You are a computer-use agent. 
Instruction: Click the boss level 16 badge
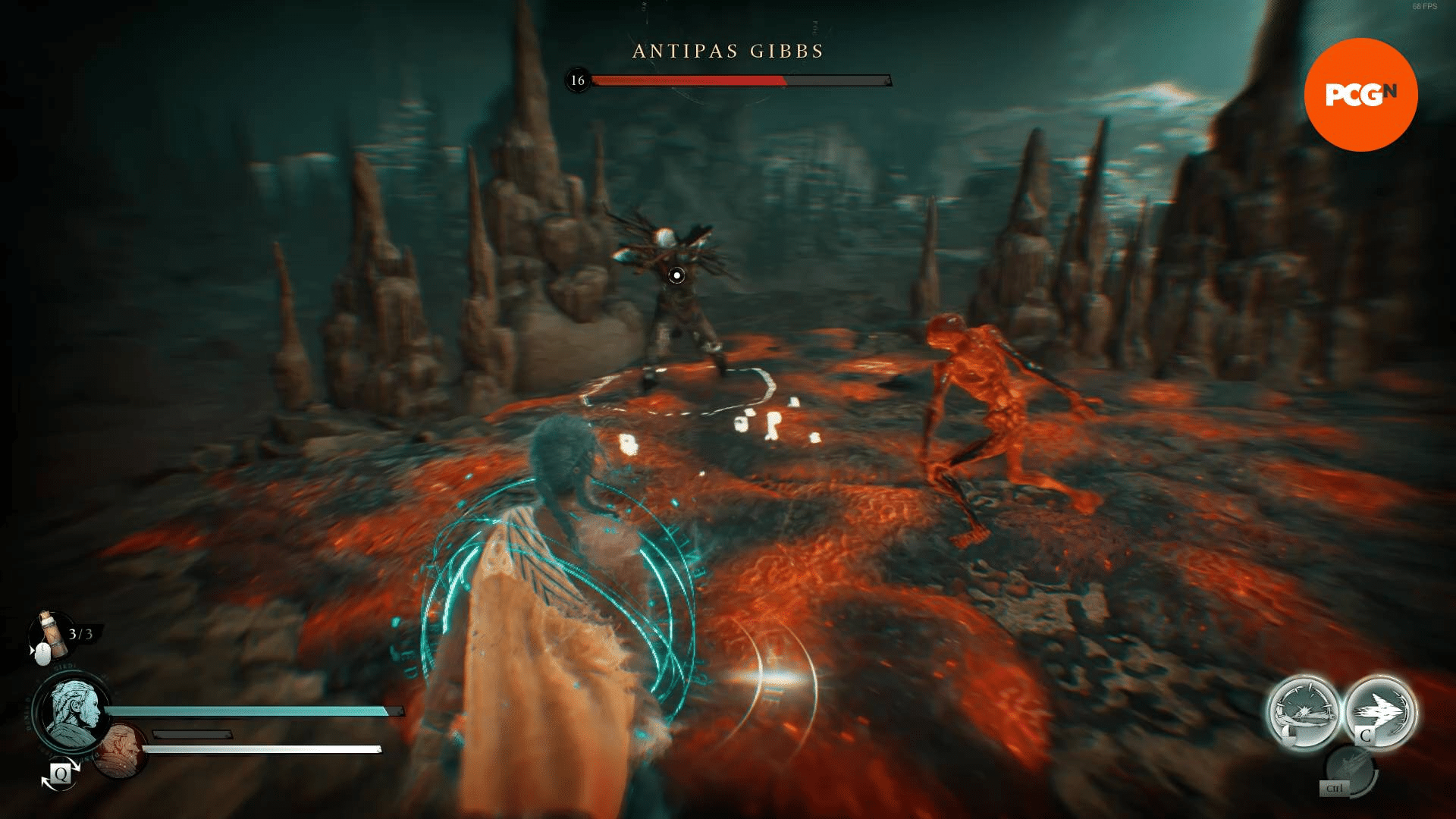(576, 80)
